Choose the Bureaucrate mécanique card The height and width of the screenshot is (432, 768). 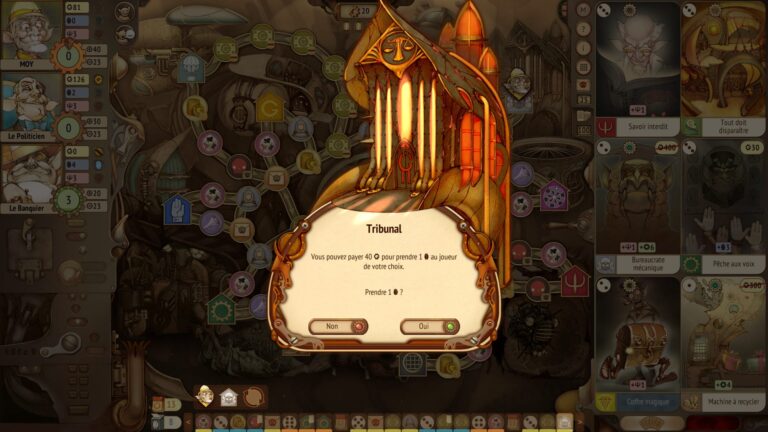point(638,205)
